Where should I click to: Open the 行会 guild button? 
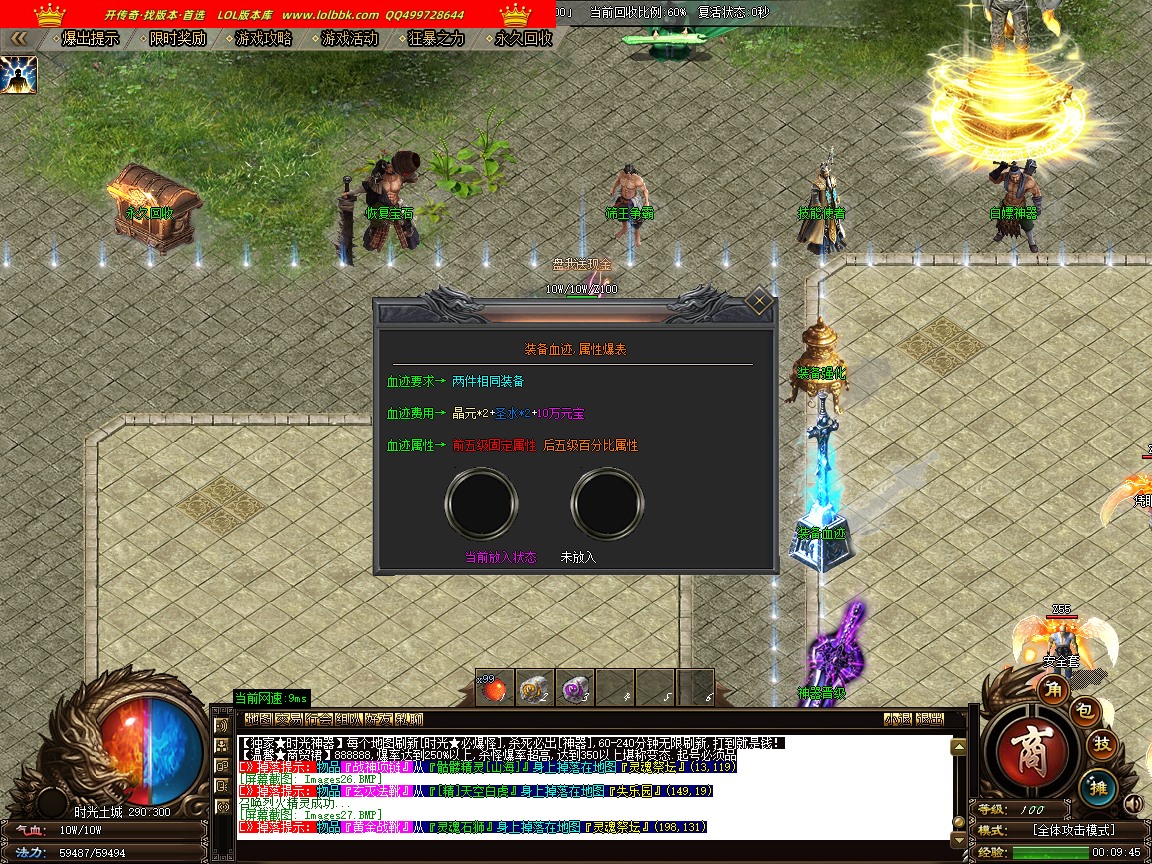318,719
